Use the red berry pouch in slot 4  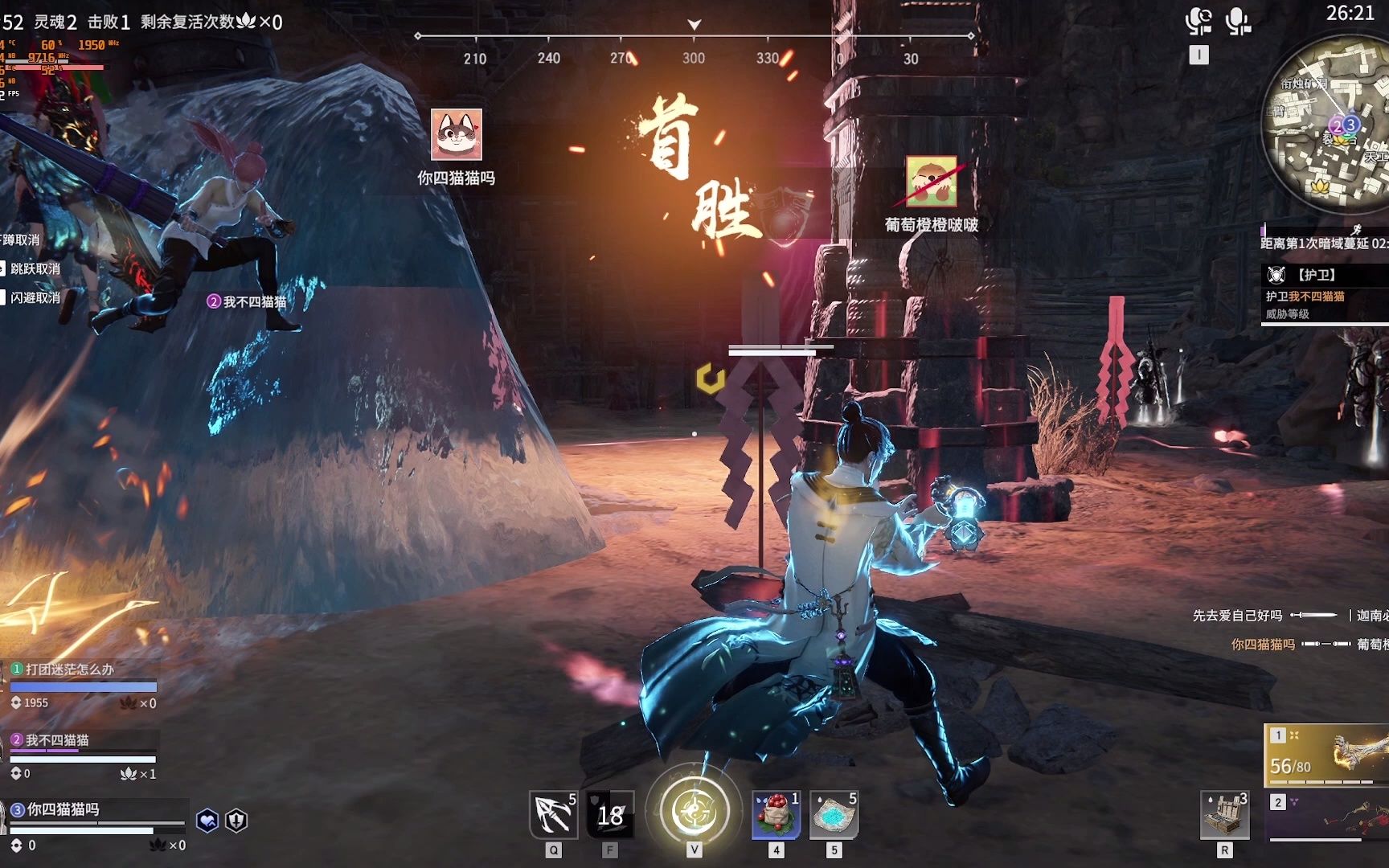point(774,816)
